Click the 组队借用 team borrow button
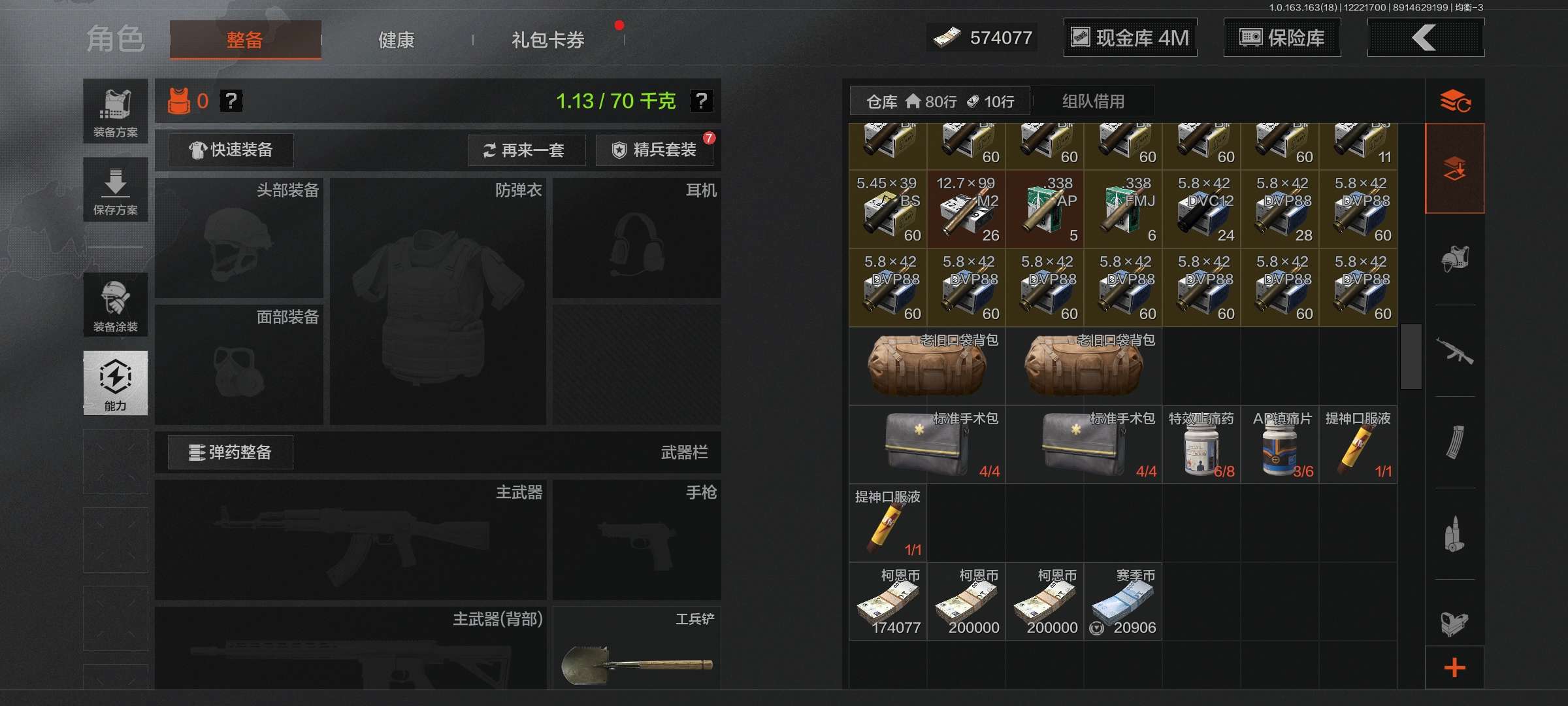This screenshot has height=706, width=1568. (1094, 101)
